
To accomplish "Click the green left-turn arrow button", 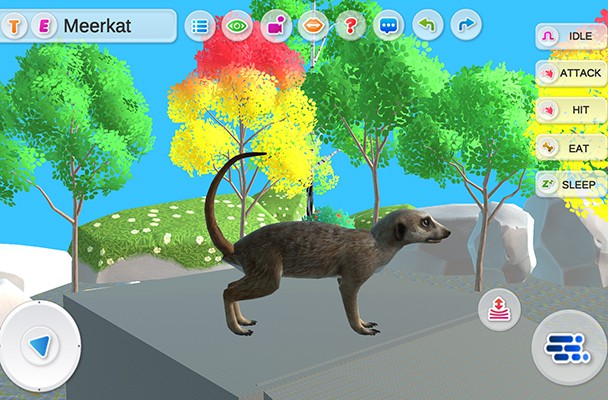I will pyautogui.click(x=427, y=26).
